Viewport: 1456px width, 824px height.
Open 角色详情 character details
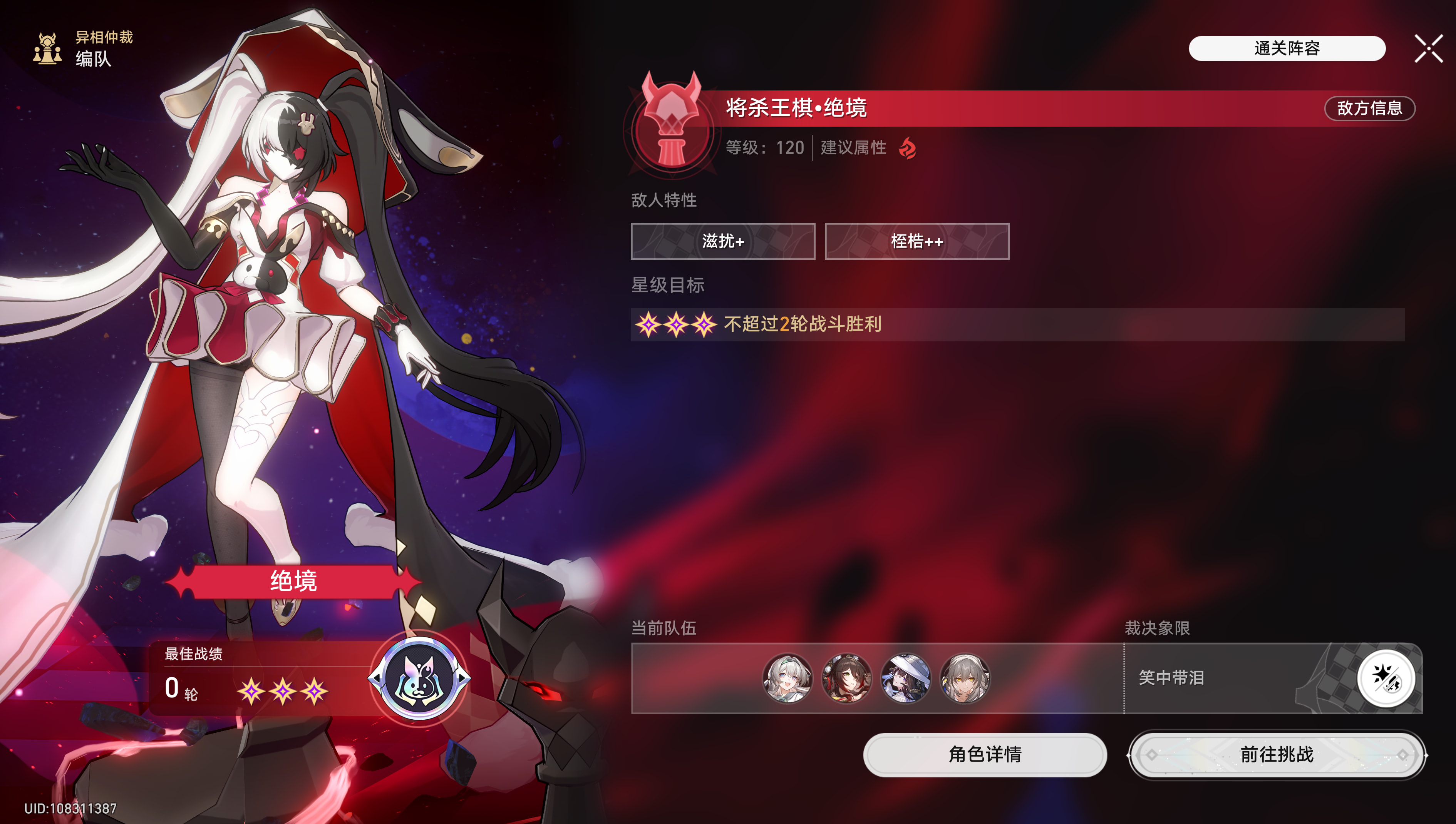coord(984,754)
